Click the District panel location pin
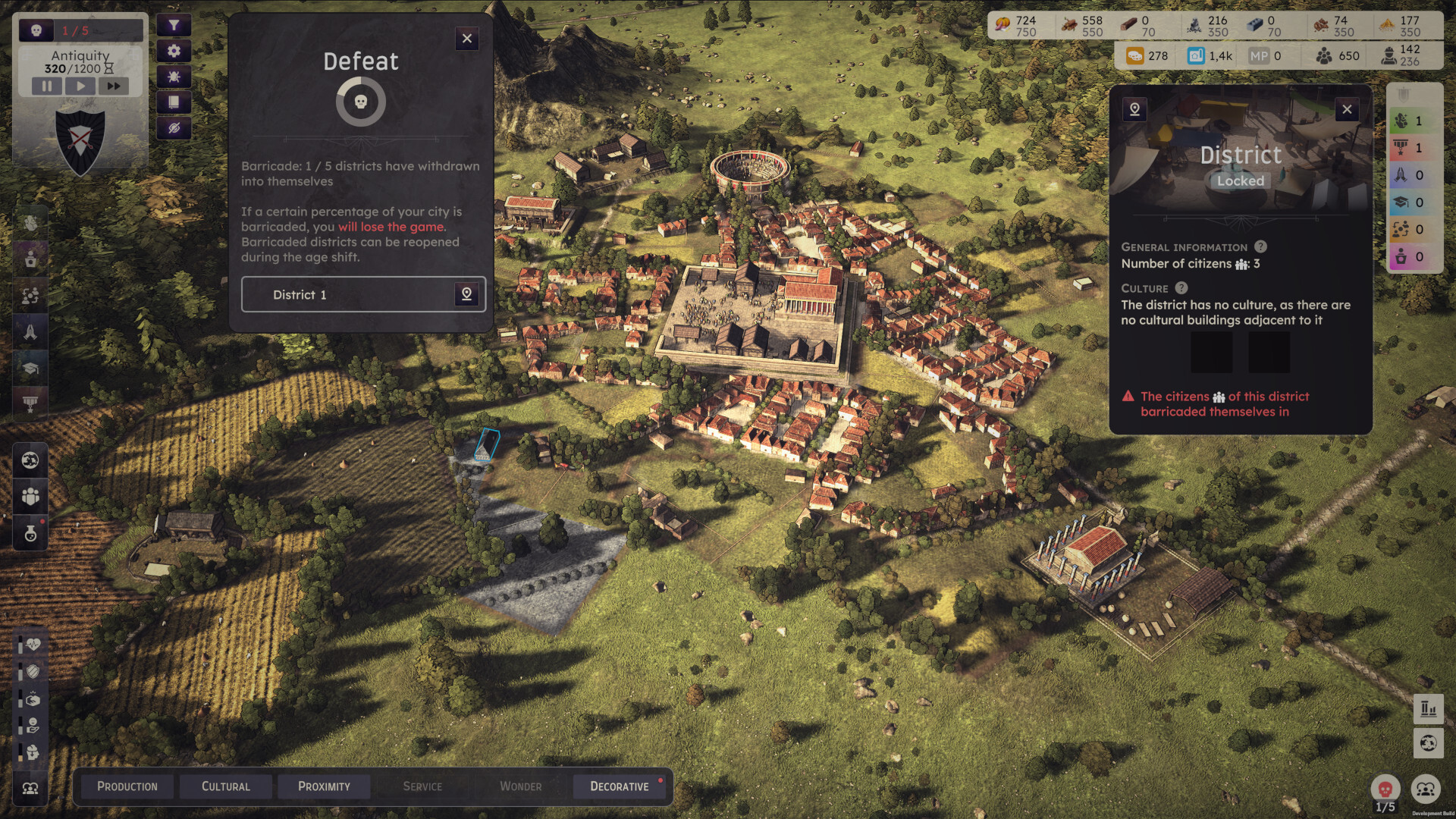 1134,108
